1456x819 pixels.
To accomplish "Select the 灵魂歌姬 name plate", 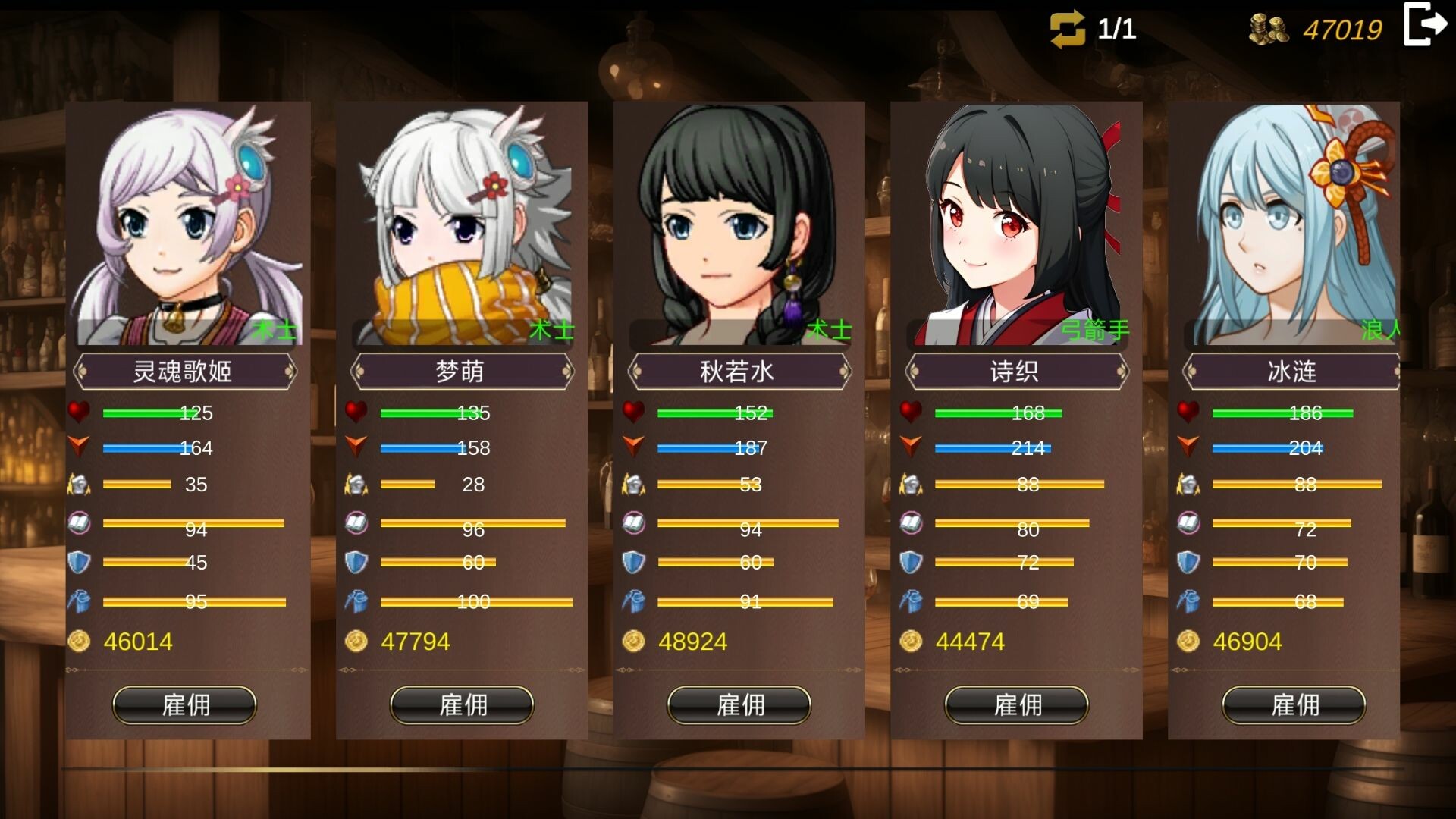I will point(184,372).
